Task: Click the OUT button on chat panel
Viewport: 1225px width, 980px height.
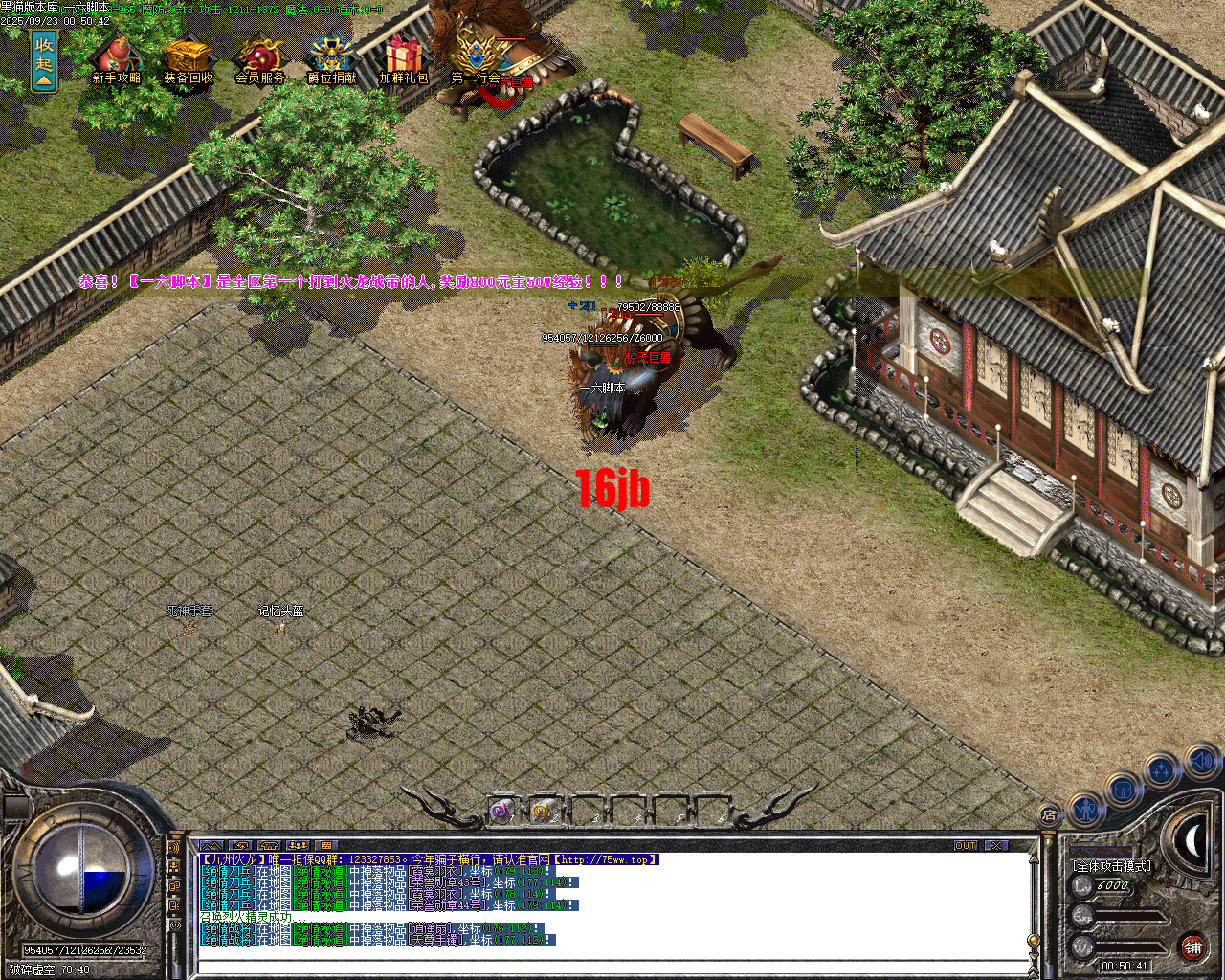Action: [x=968, y=845]
